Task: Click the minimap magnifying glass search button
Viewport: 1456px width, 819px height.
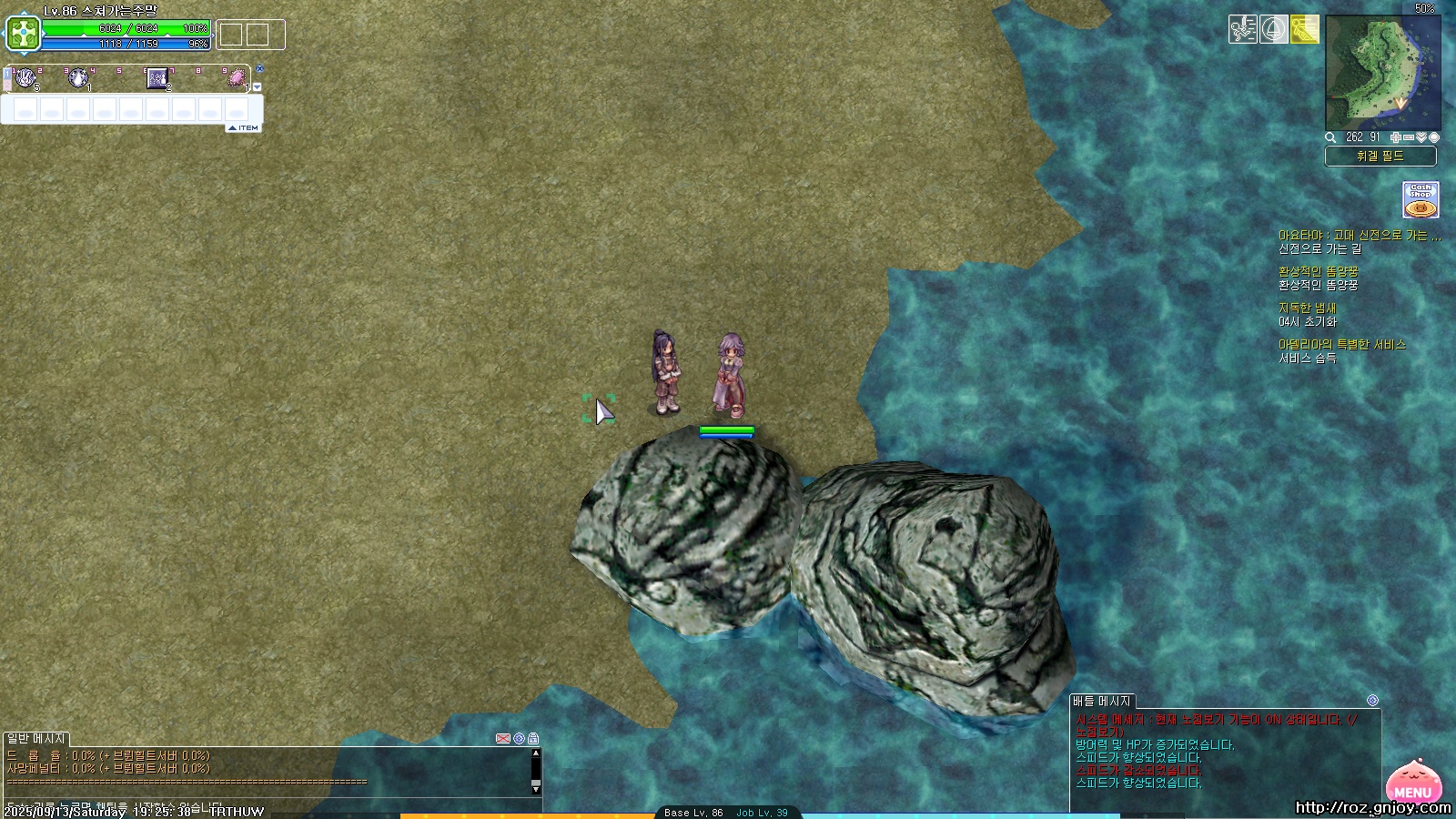Action: 1330,137
